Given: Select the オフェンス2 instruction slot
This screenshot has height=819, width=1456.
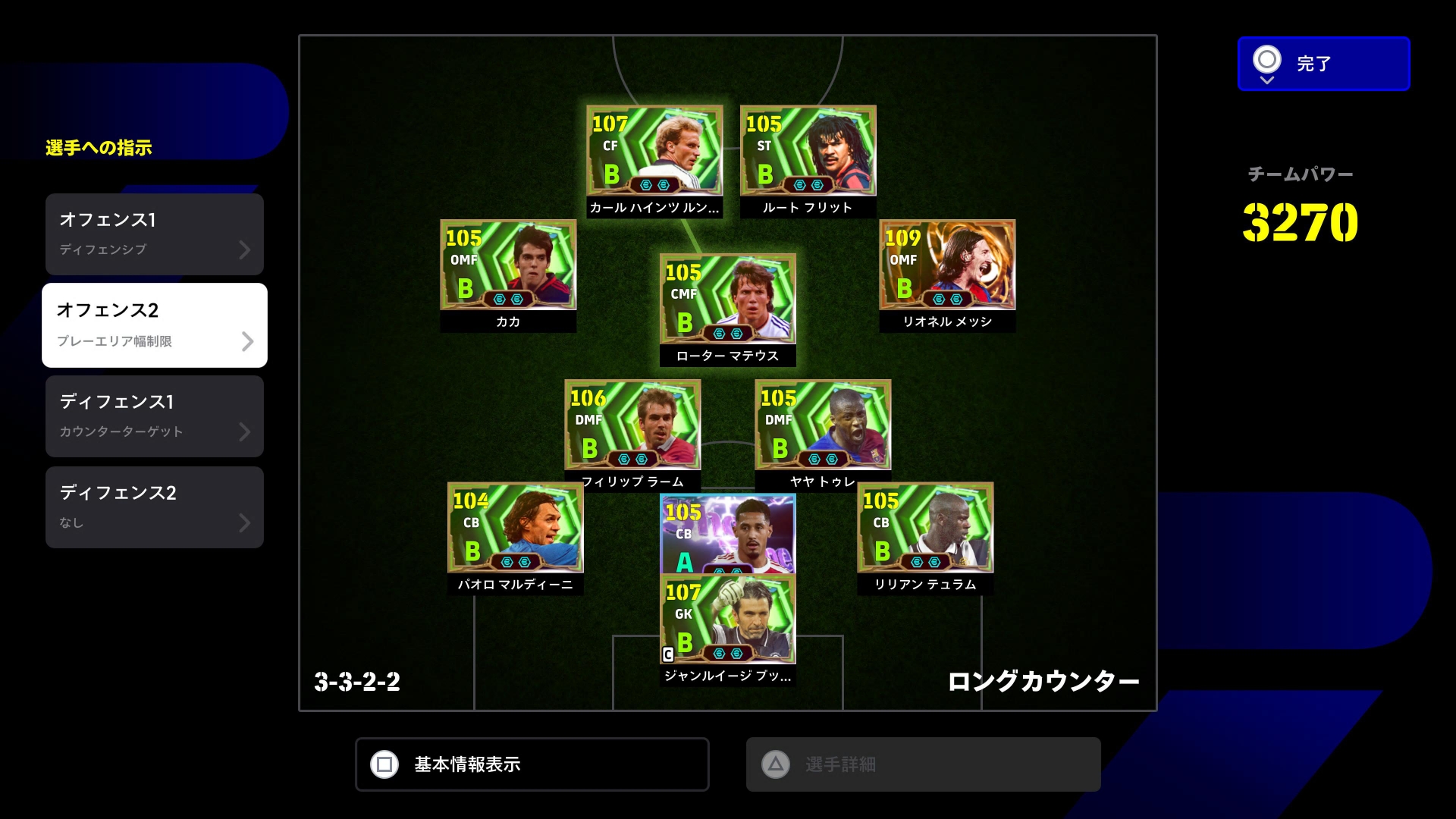Looking at the screenshot, I should (x=155, y=325).
